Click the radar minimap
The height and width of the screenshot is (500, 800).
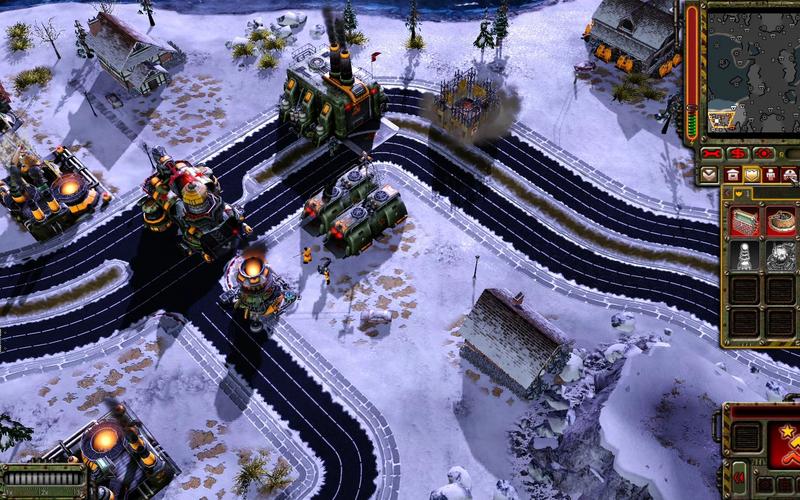point(752,70)
